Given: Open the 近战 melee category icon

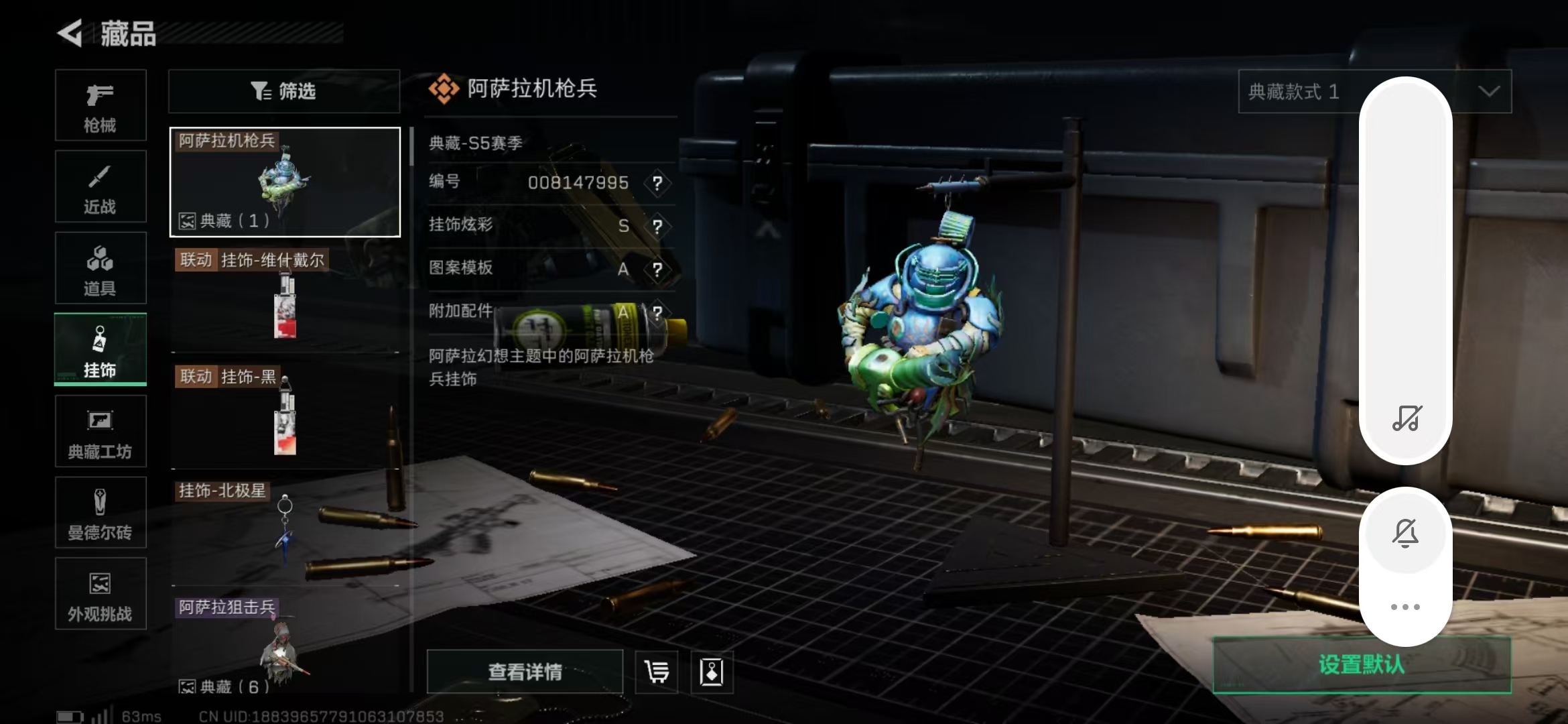Looking at the screenshot, I should (101, 186).
